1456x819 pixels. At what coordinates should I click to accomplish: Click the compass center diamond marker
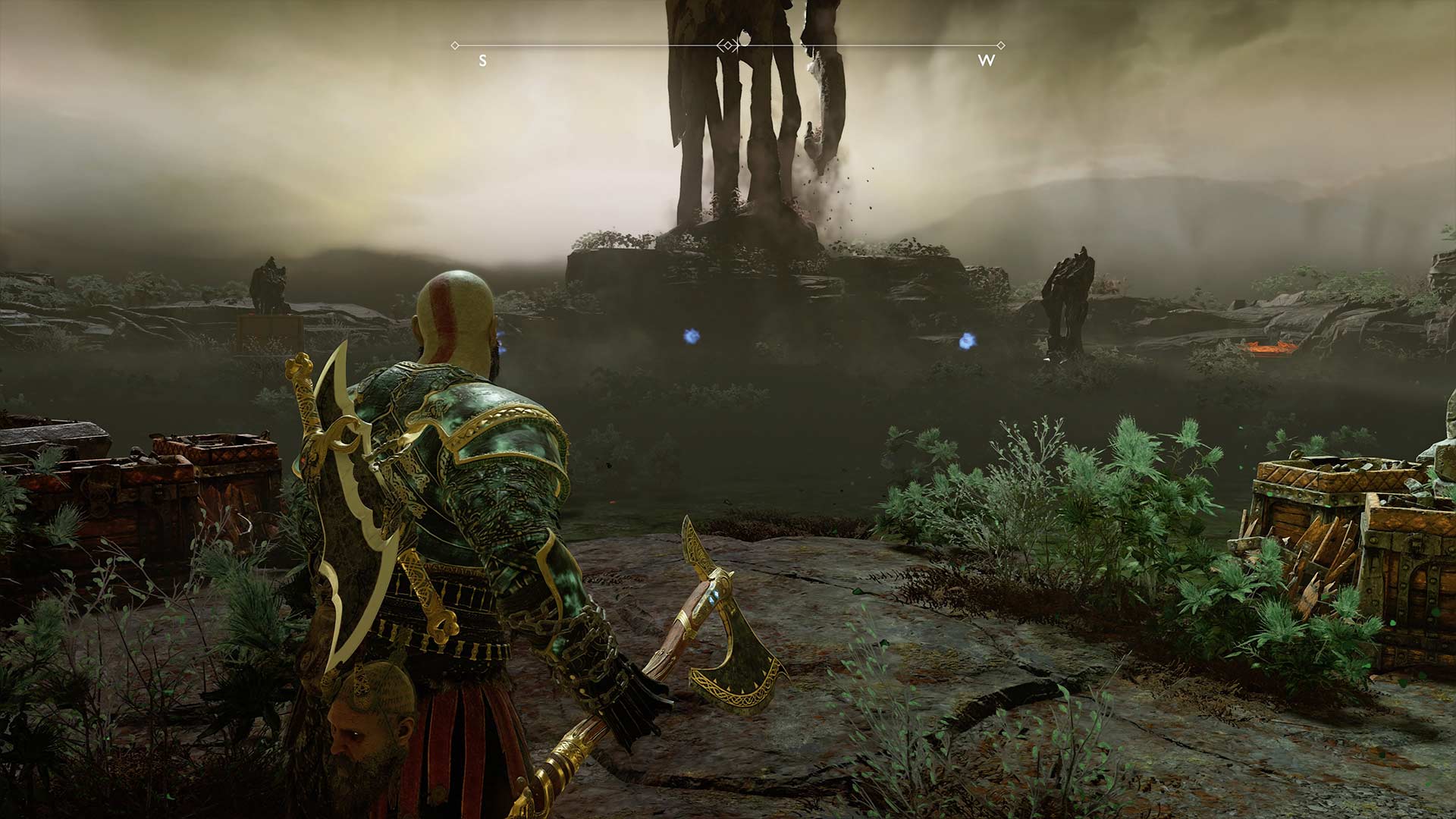point(728,45)
